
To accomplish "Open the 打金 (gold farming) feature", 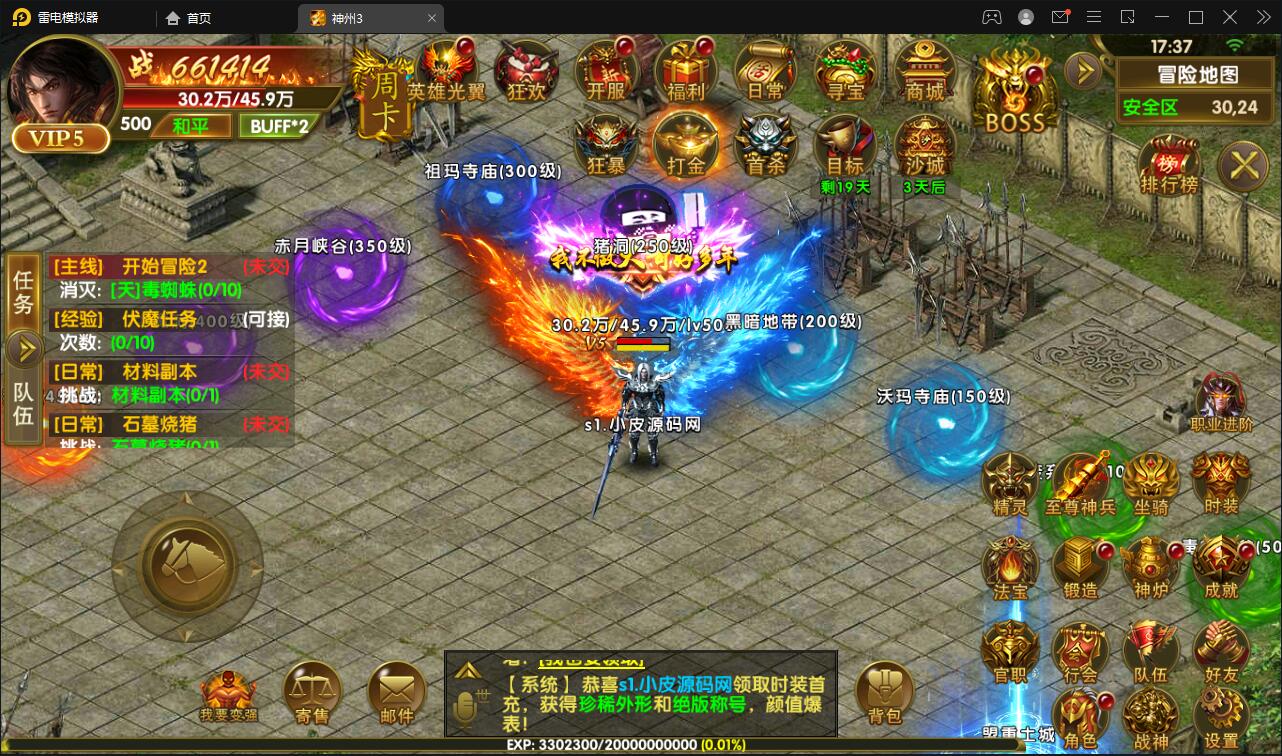I will tap(685, 144).
